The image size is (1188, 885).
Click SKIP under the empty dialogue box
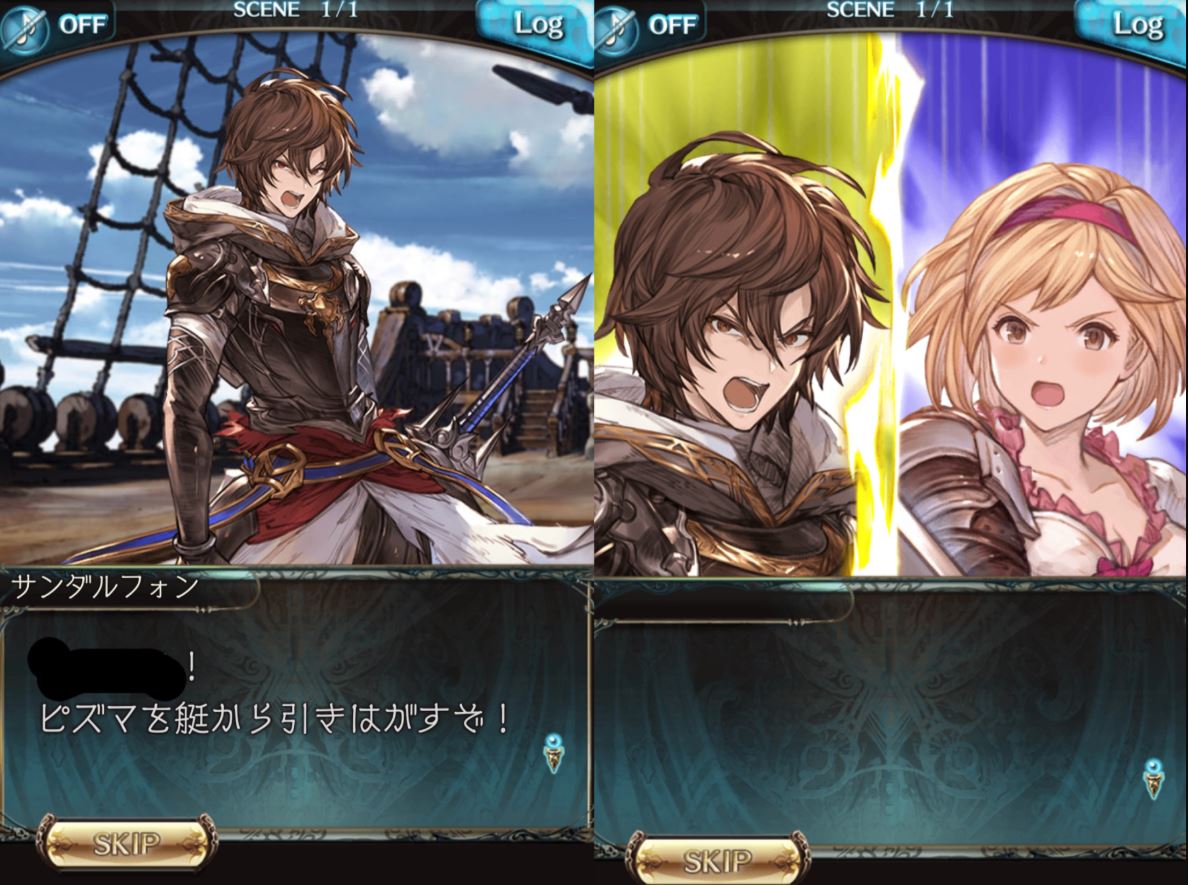click(x=717, y=859)
